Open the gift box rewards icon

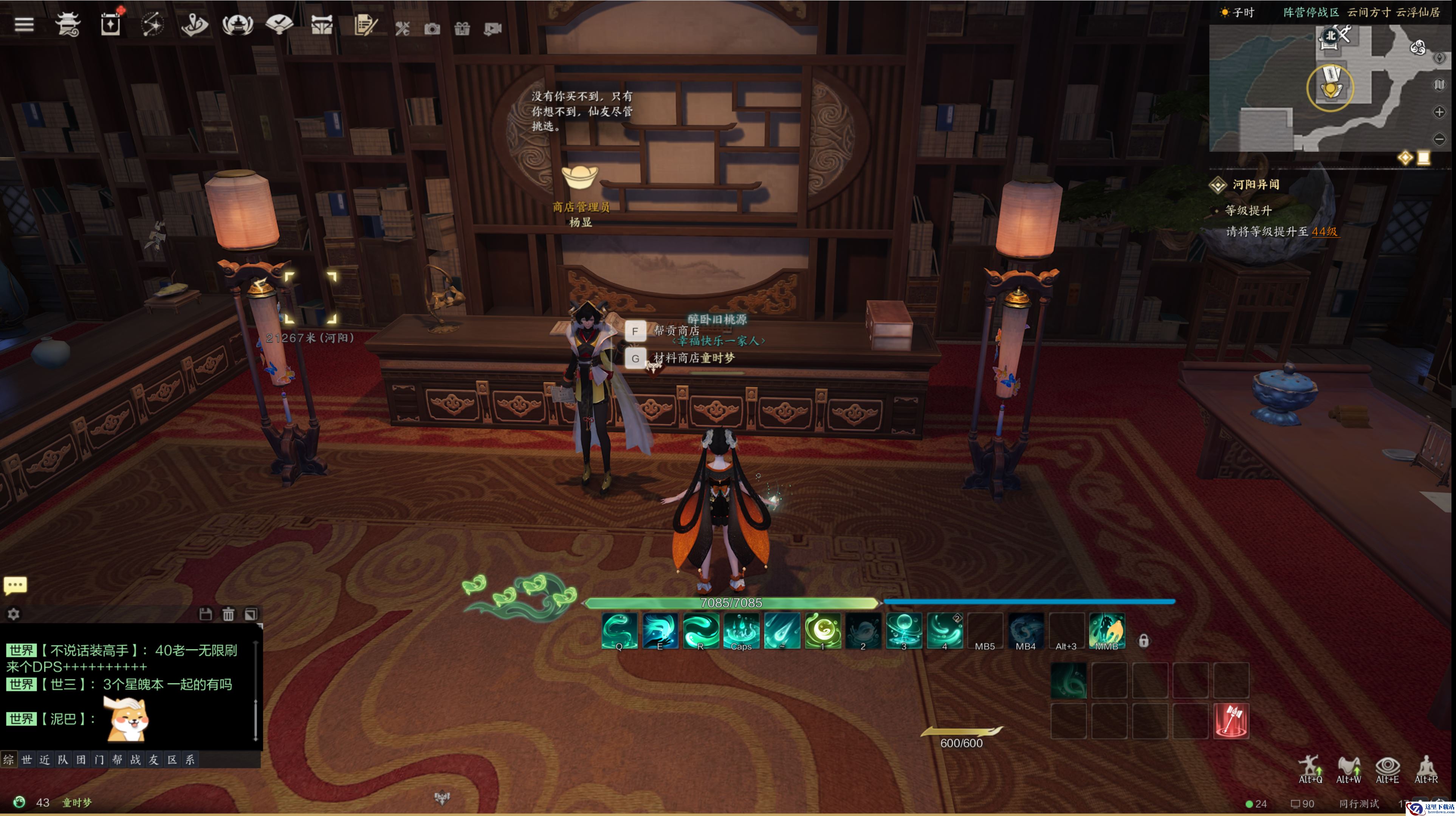click(462, 29)
